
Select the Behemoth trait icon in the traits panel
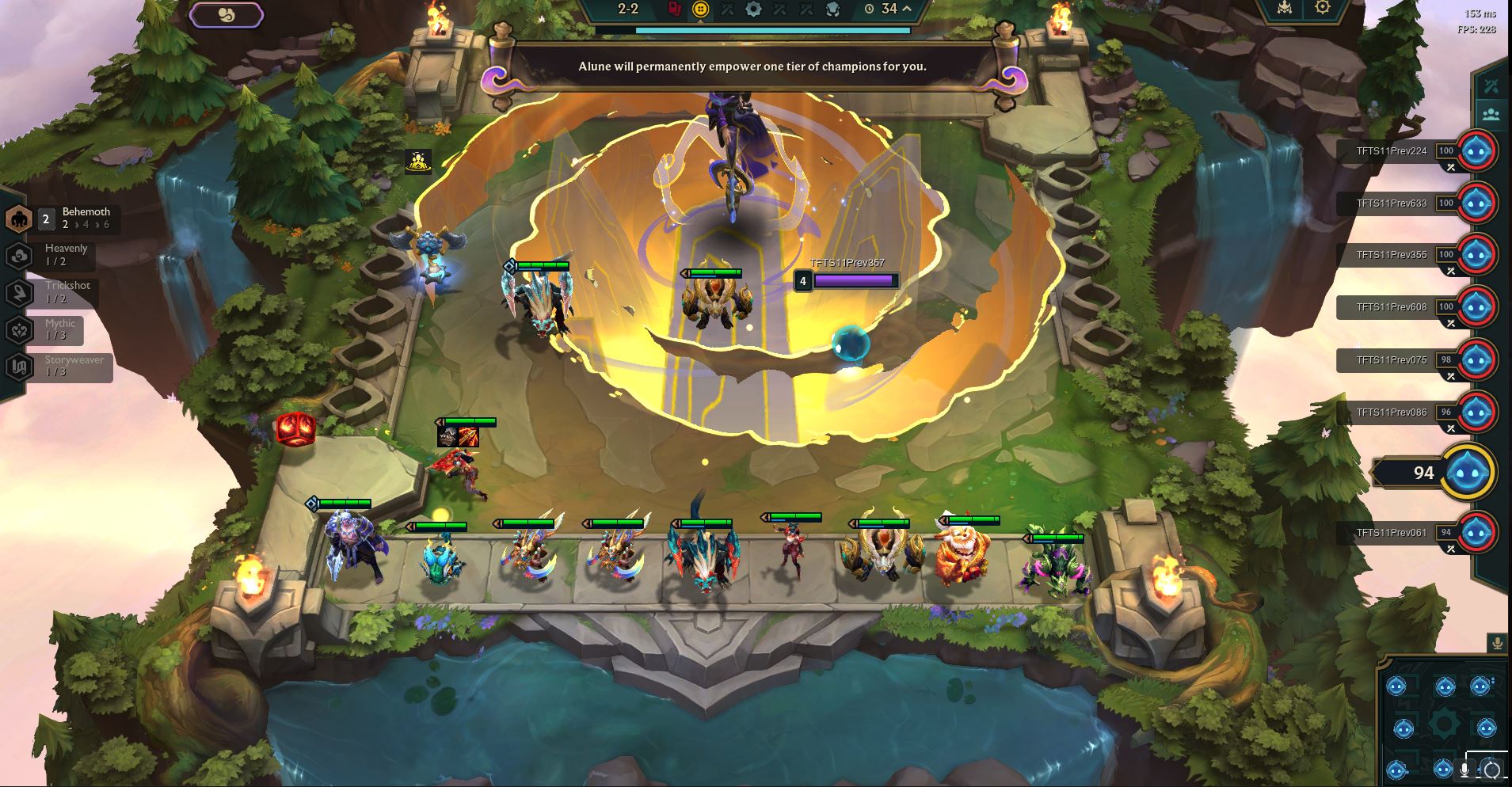click(x=19, y=218)
